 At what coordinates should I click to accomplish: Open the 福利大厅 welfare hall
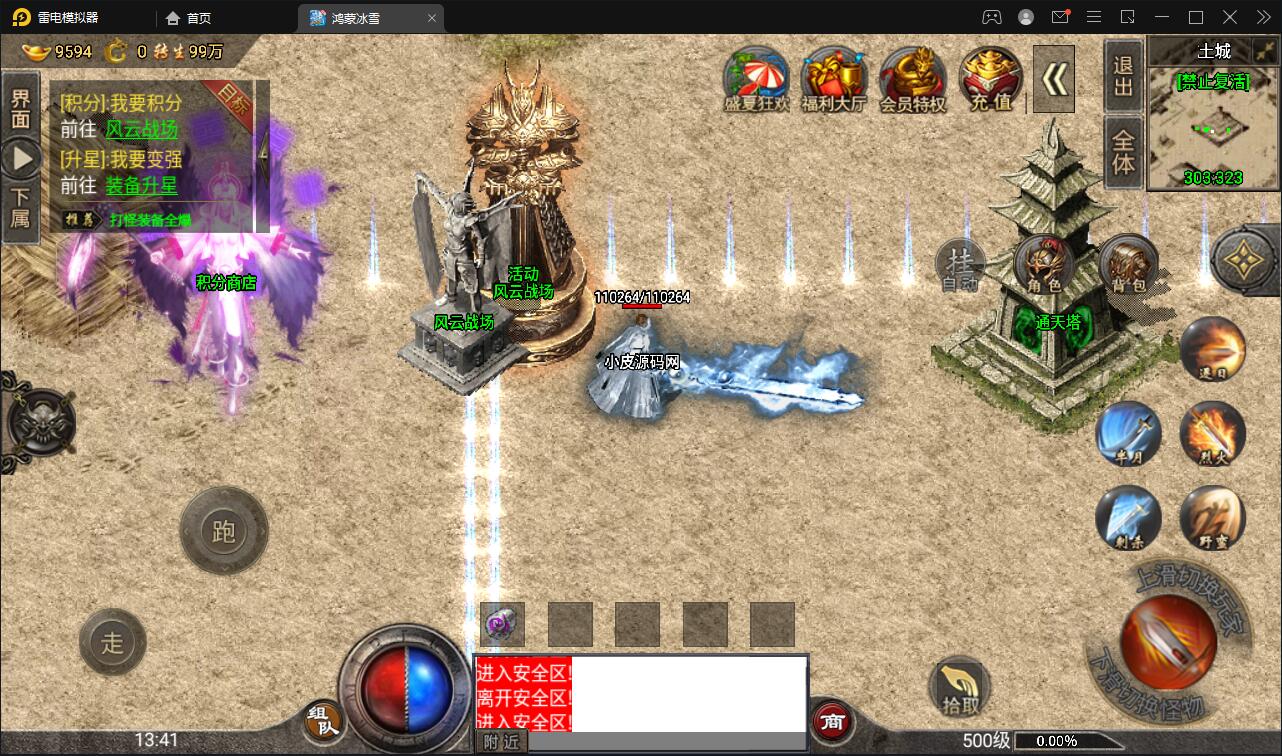pyautogui.click(x=834, y=78)
